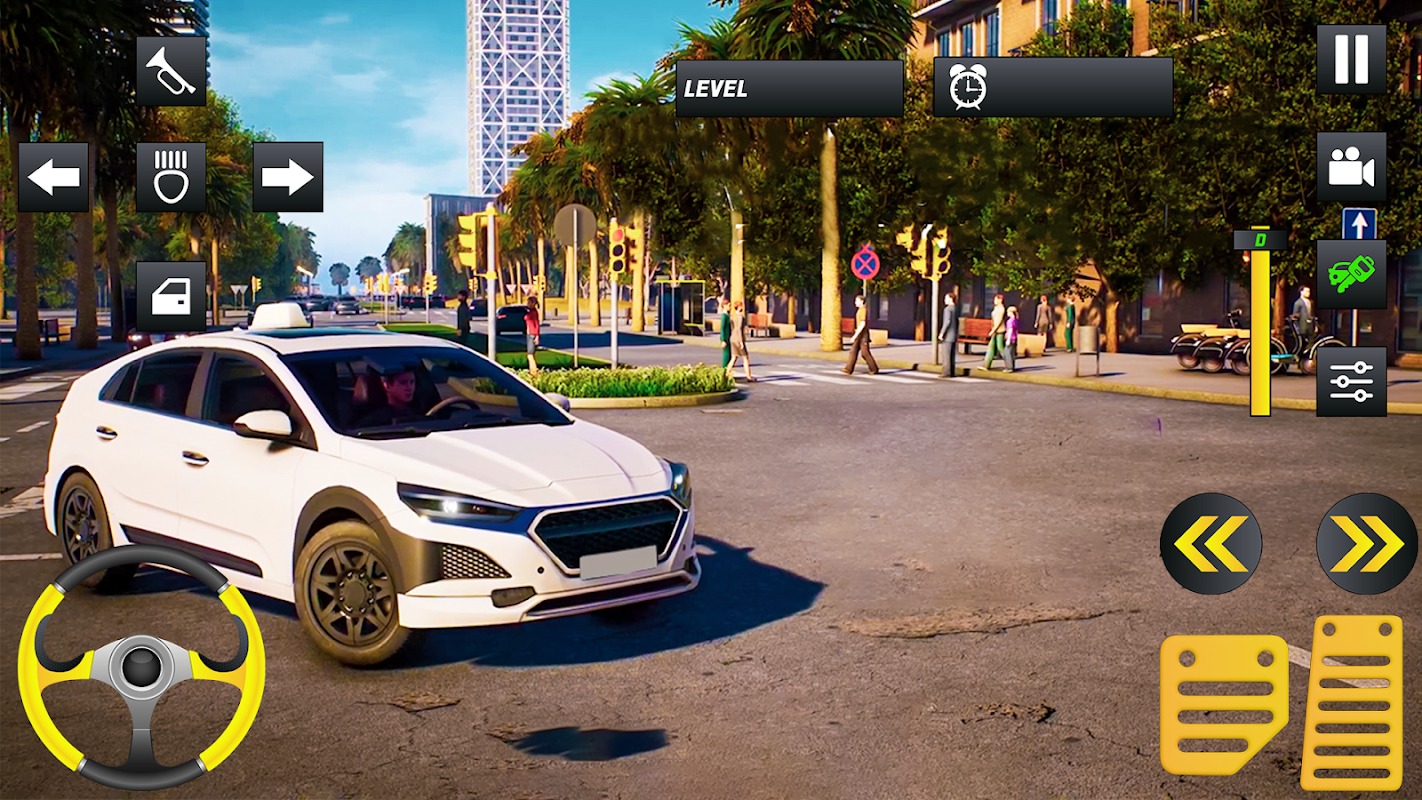Viewport: 1422px width, 800px height.
Task: Tap the green car key ignition button
Action: point(1351,274)
